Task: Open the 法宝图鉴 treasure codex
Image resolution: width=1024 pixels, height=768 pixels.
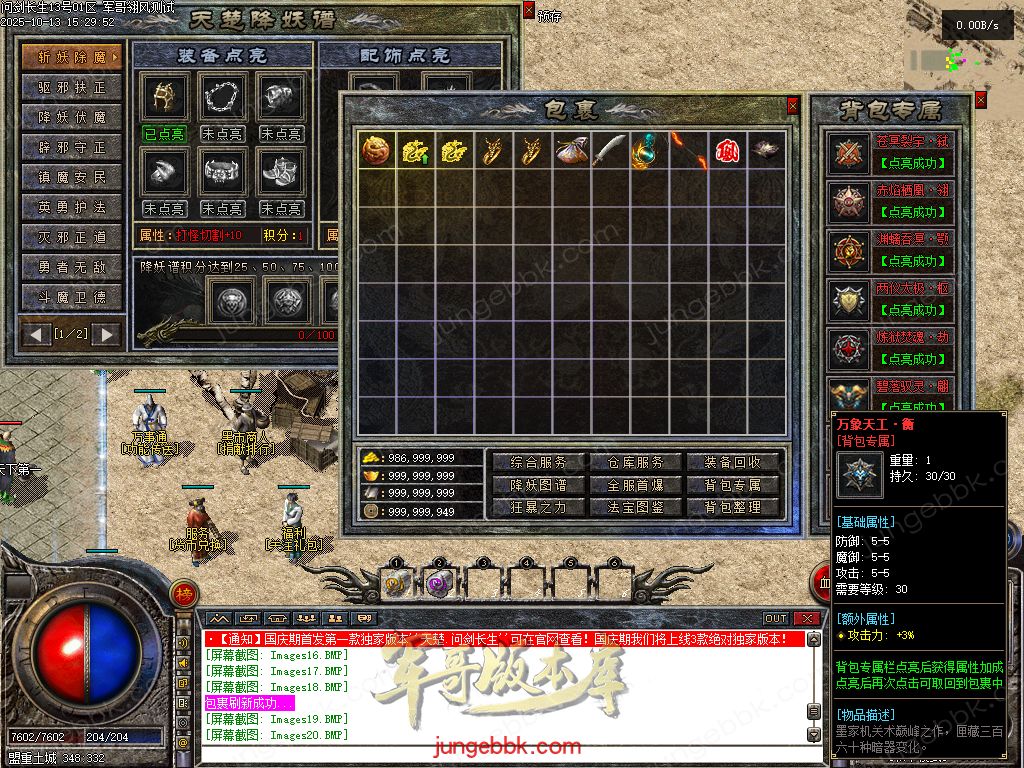Action: coord(636,507)
